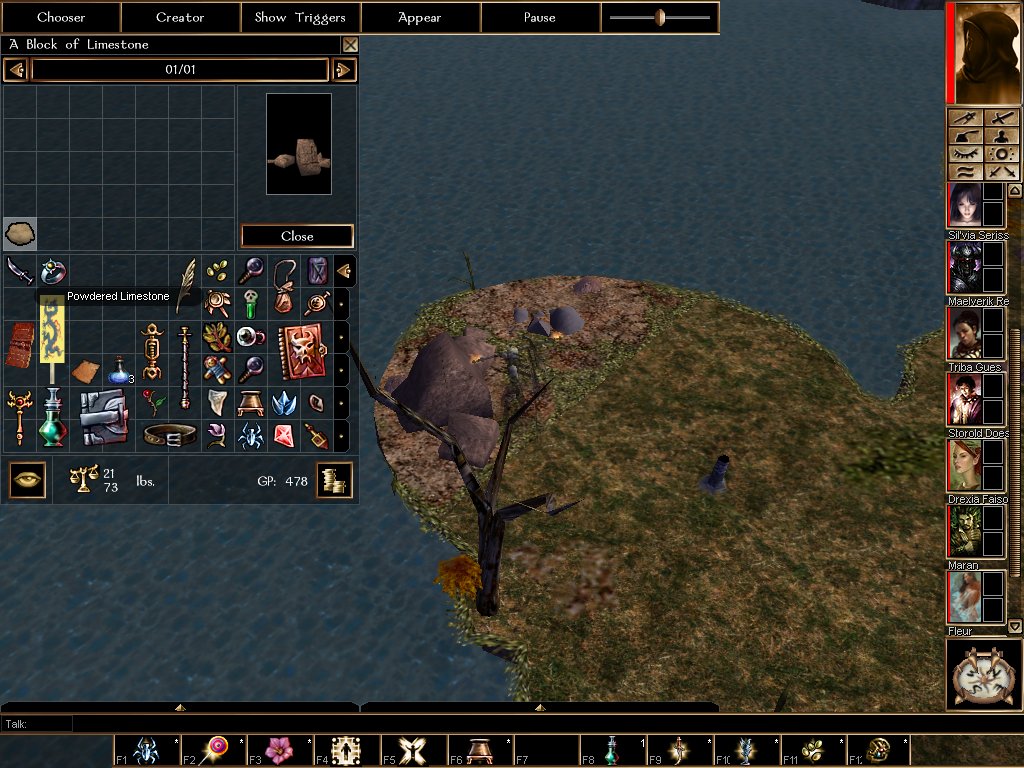Select the Powdered Limestone item in container

20,234
